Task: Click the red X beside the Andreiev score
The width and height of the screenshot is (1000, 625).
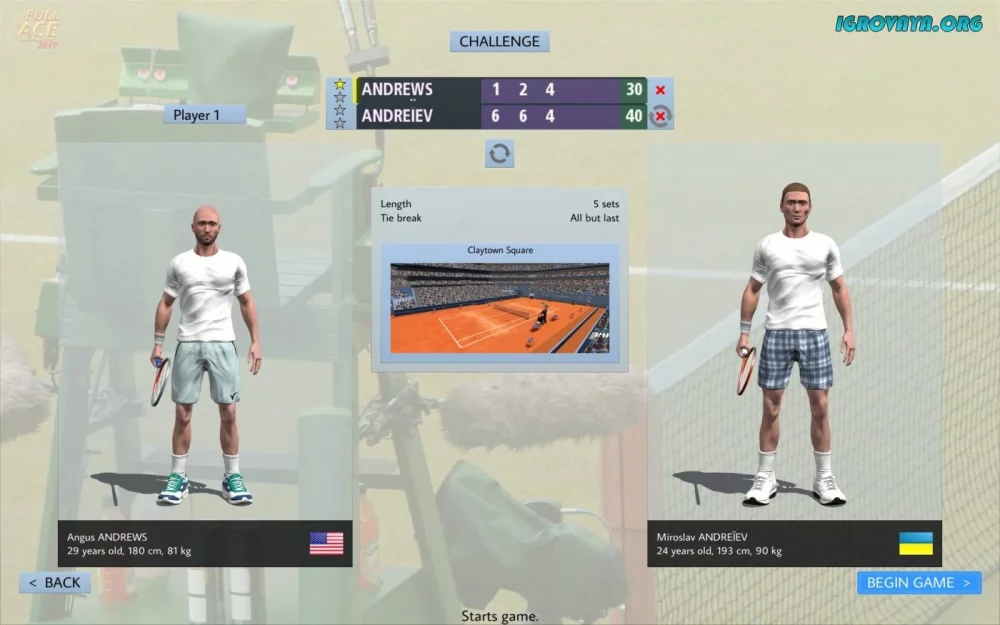Action: pos(660,117)
